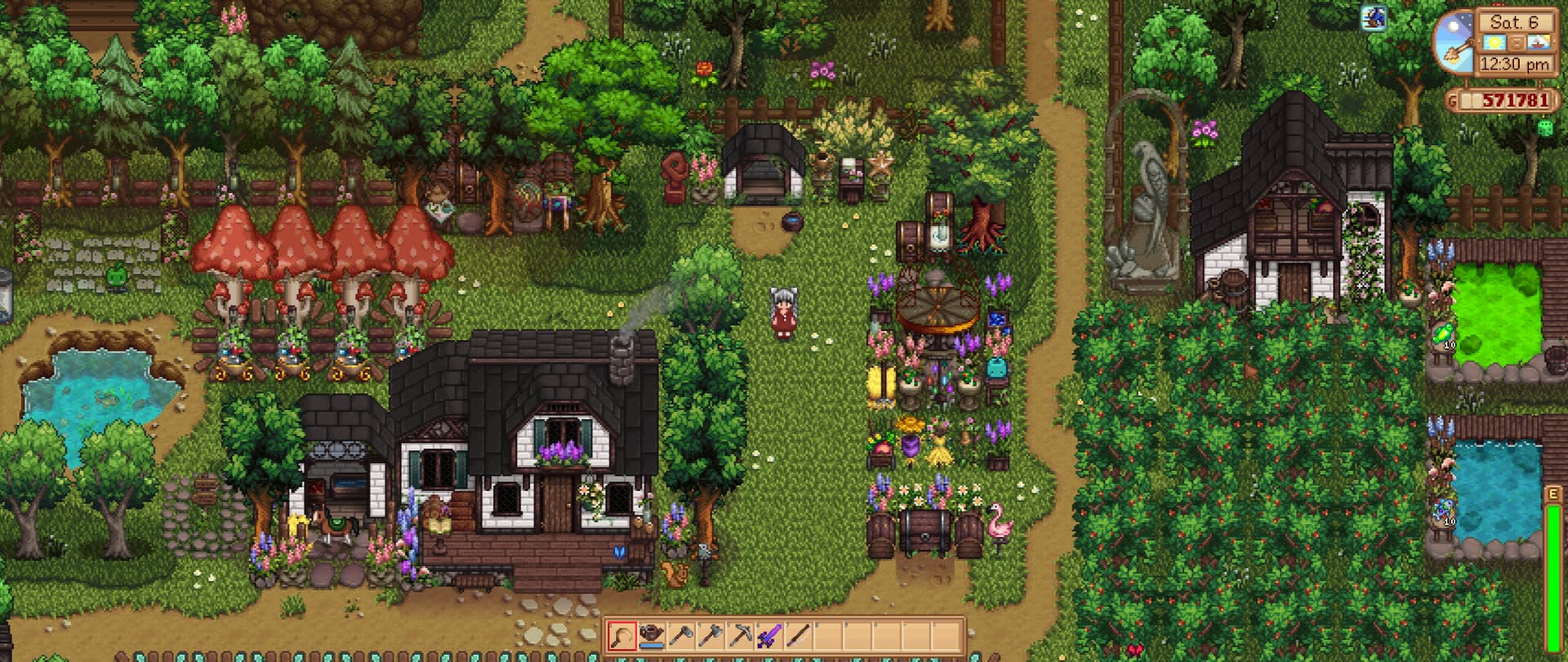
Task: Click the weather icon in the clock display
Action: pyautogui.click(x=1494, y=42)
